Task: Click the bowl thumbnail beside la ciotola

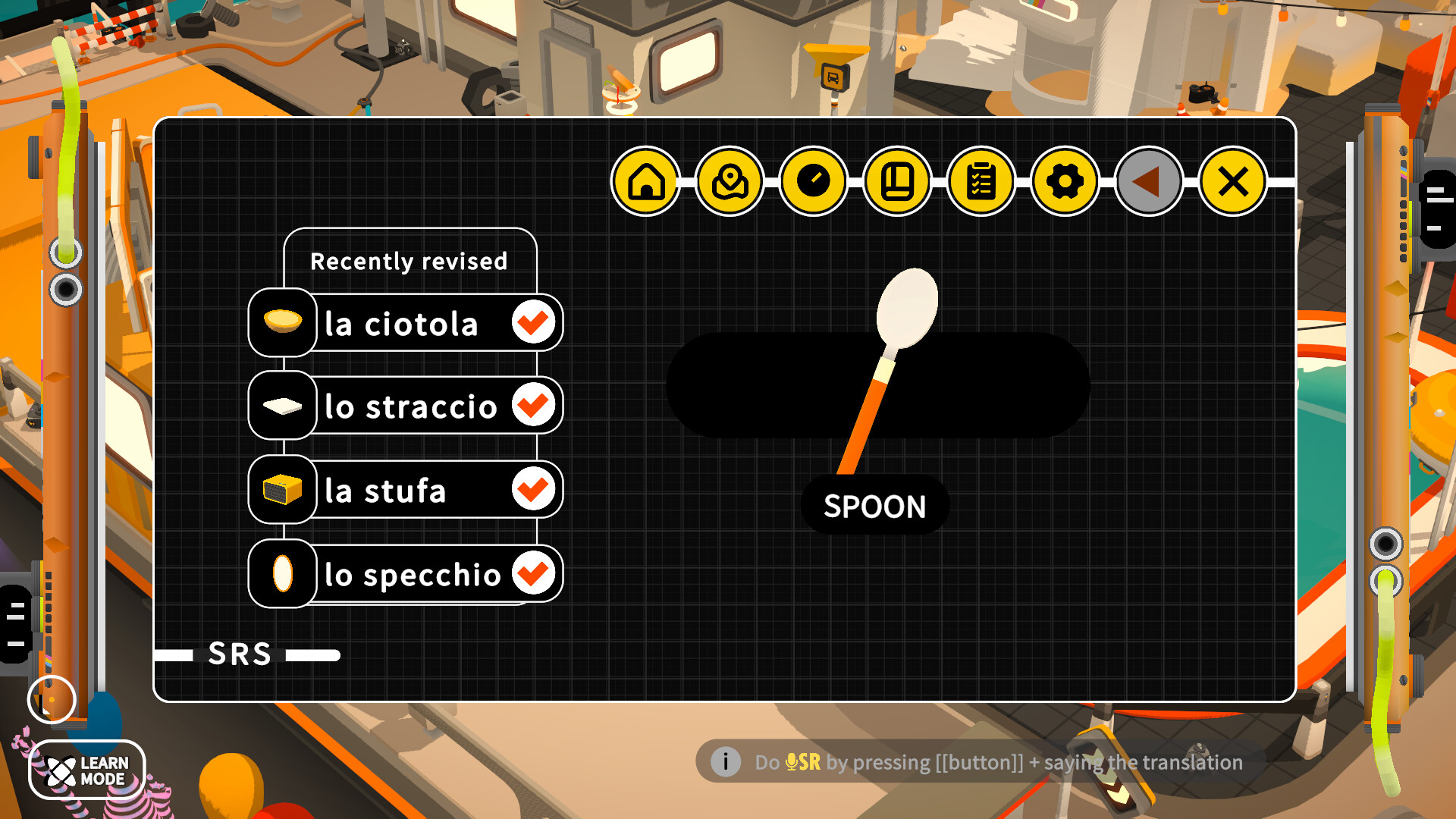Action: click(281, 322)
